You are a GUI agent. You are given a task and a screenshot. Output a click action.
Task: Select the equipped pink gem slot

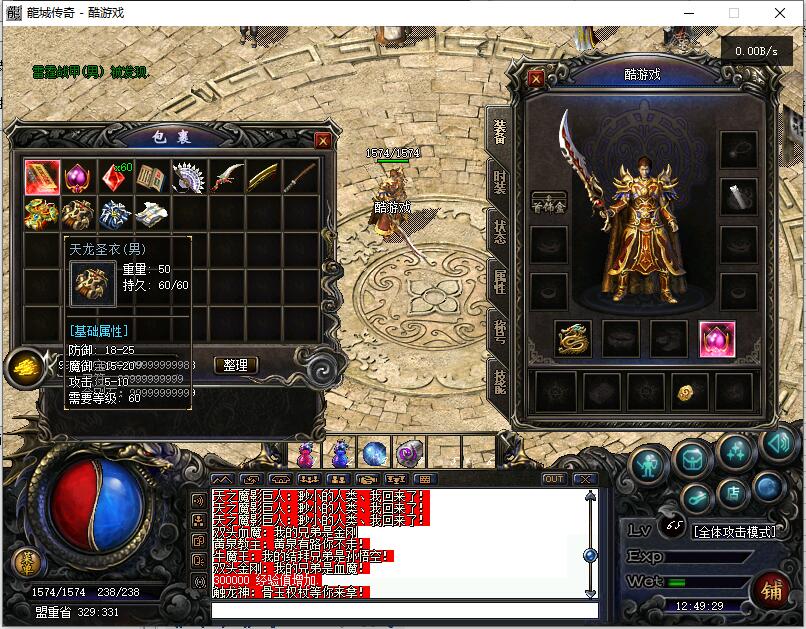716,339
